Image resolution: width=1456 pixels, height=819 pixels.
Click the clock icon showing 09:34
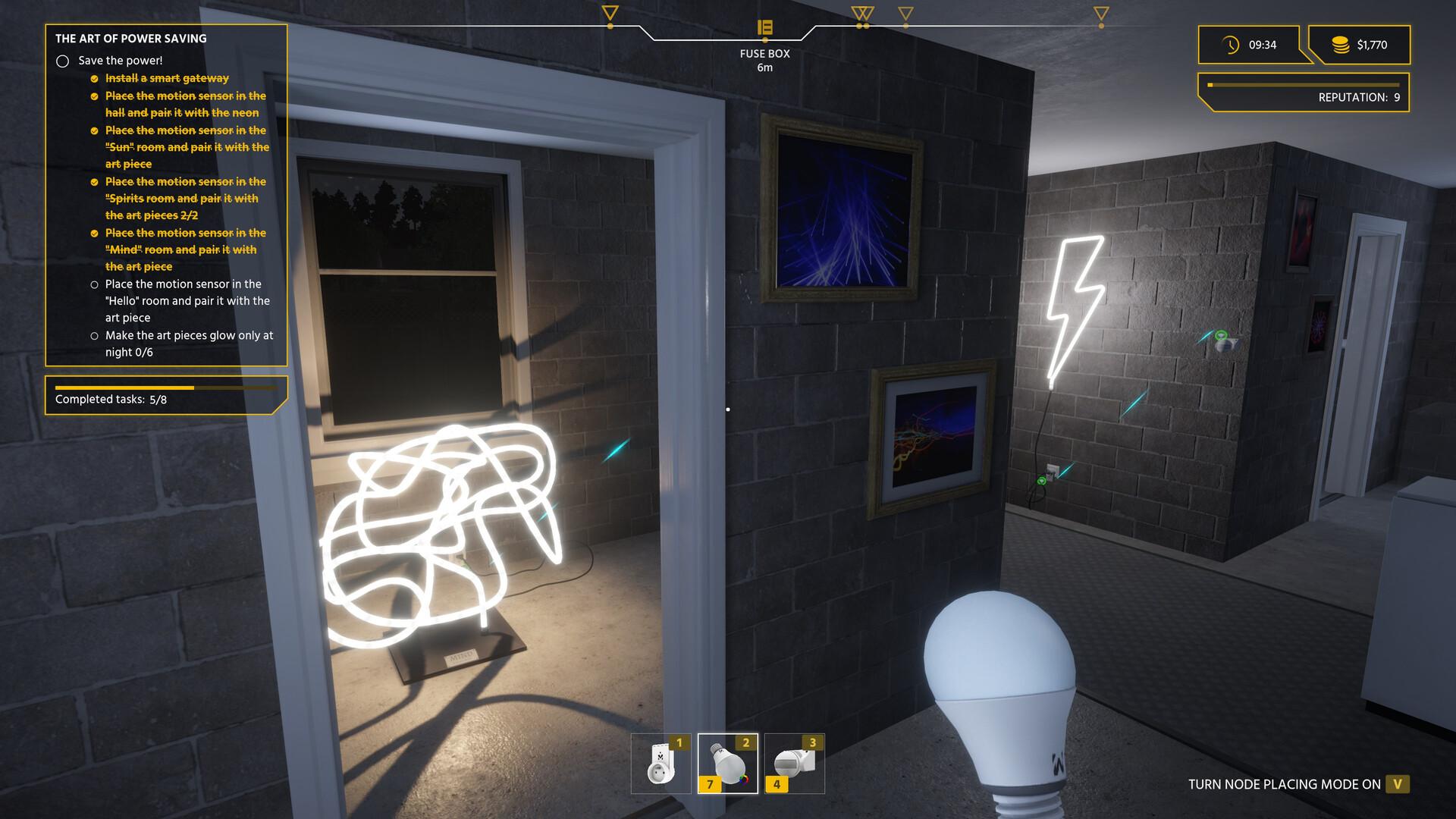[1229, 45]
